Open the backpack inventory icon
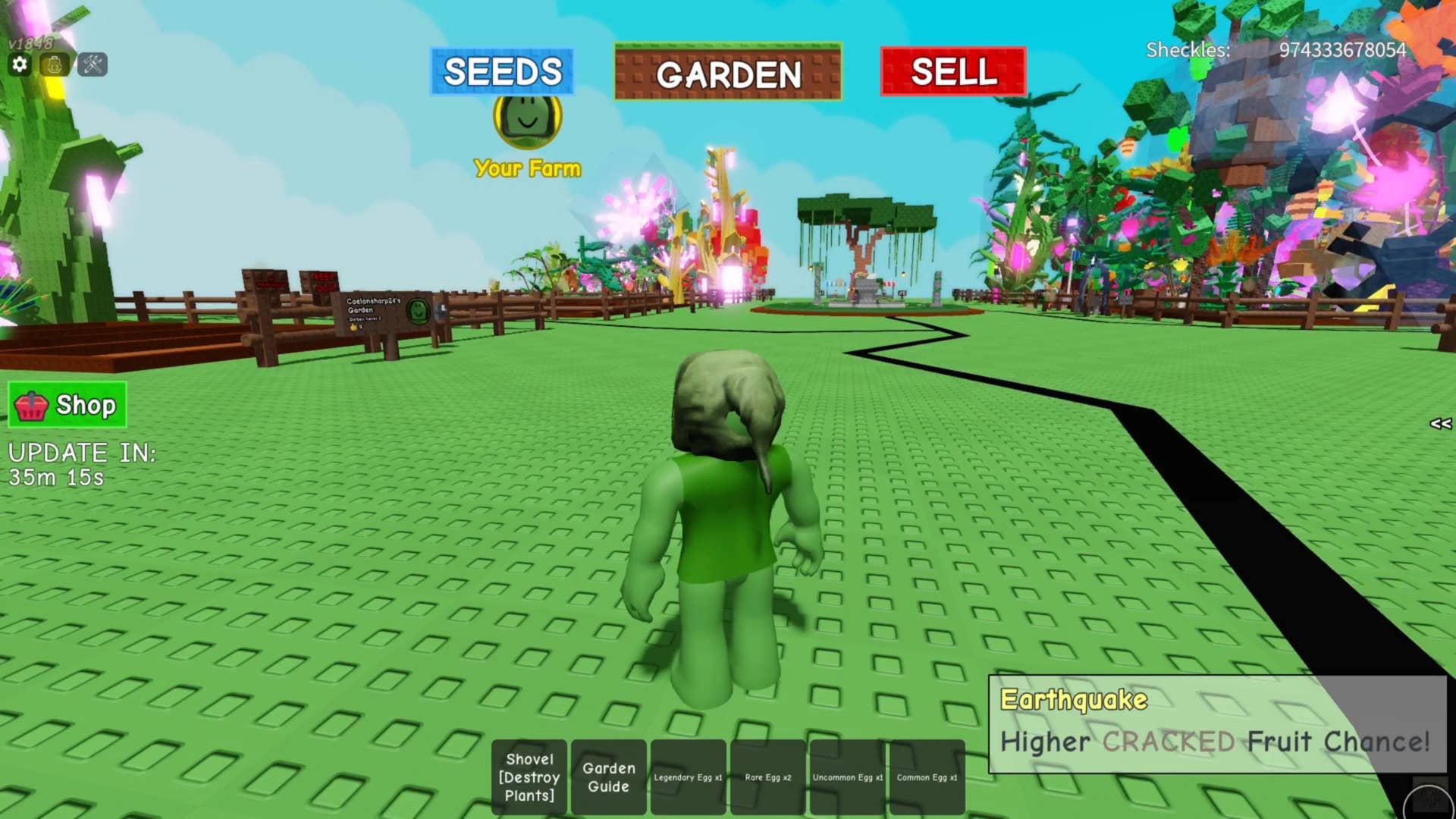The image size is (1456, 819). tap(55, 64)
